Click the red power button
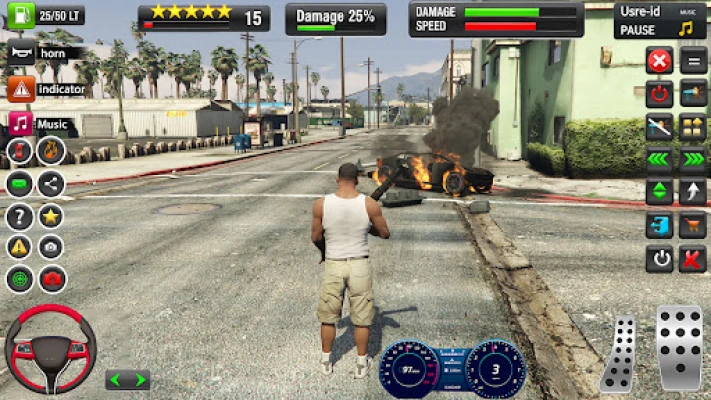Viewport: 711px width, 400px height. (658, 94)
